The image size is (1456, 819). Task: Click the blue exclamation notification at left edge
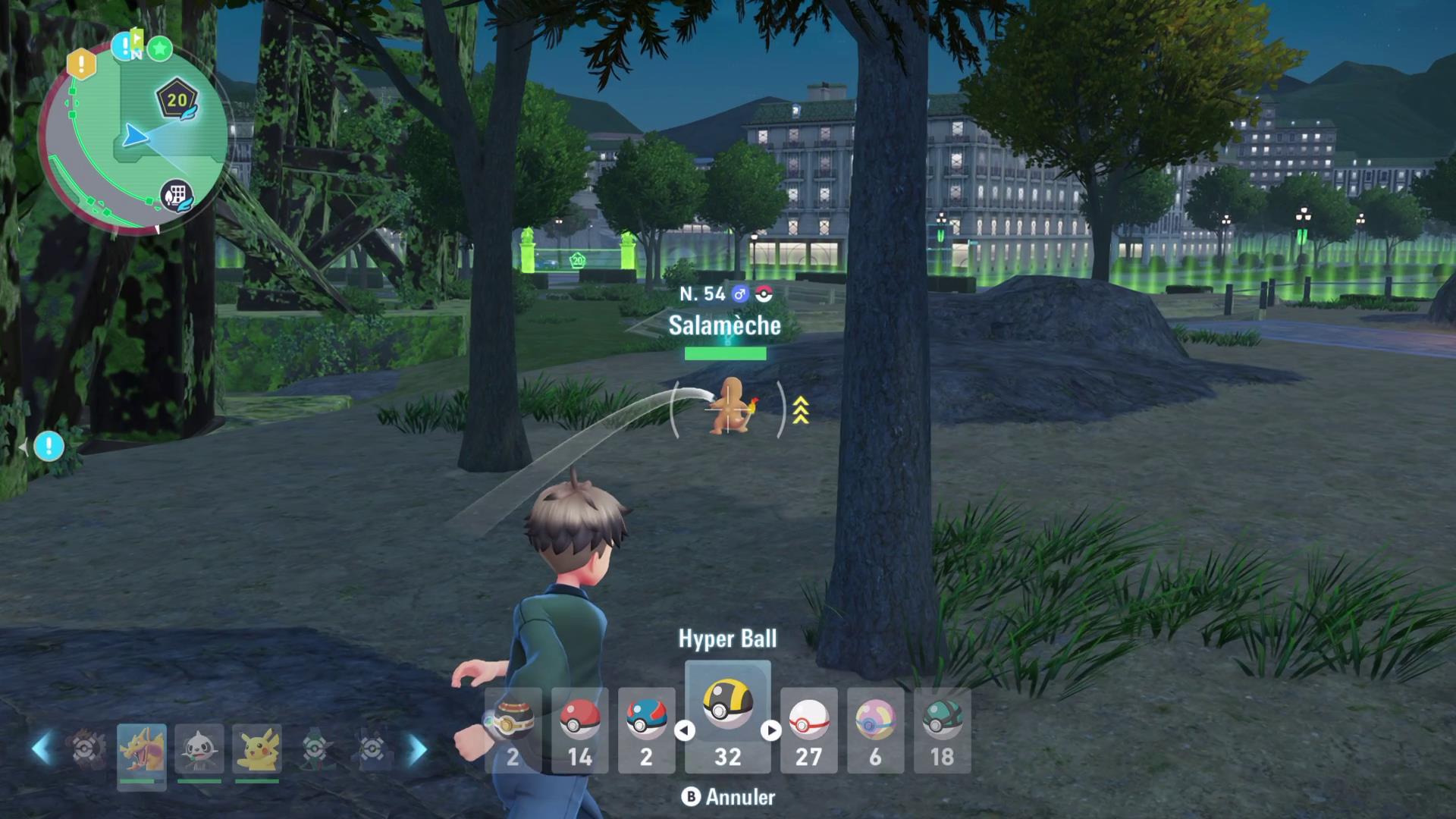point(49,447)
